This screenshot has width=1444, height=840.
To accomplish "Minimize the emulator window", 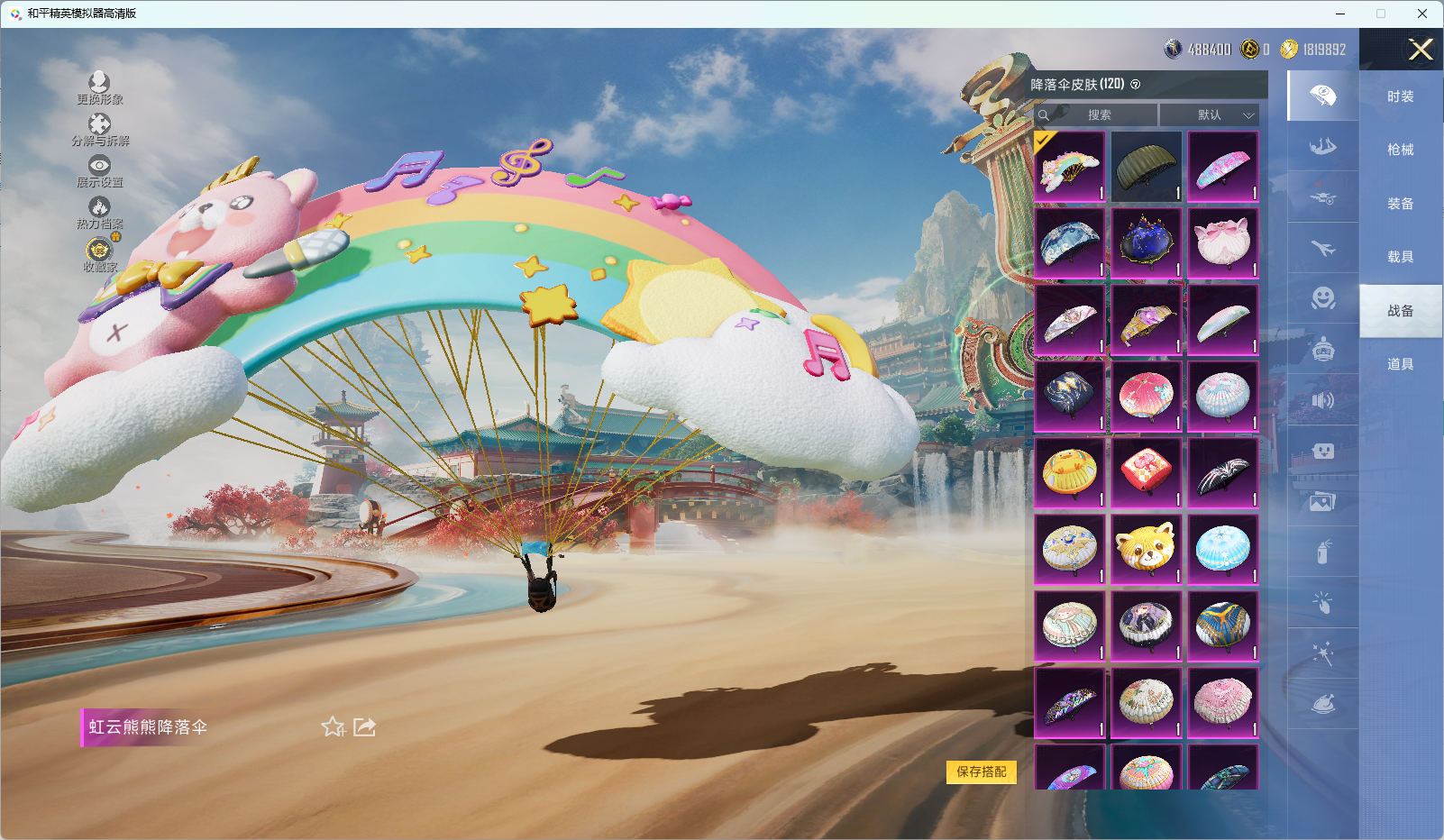I will [1340, 14].
